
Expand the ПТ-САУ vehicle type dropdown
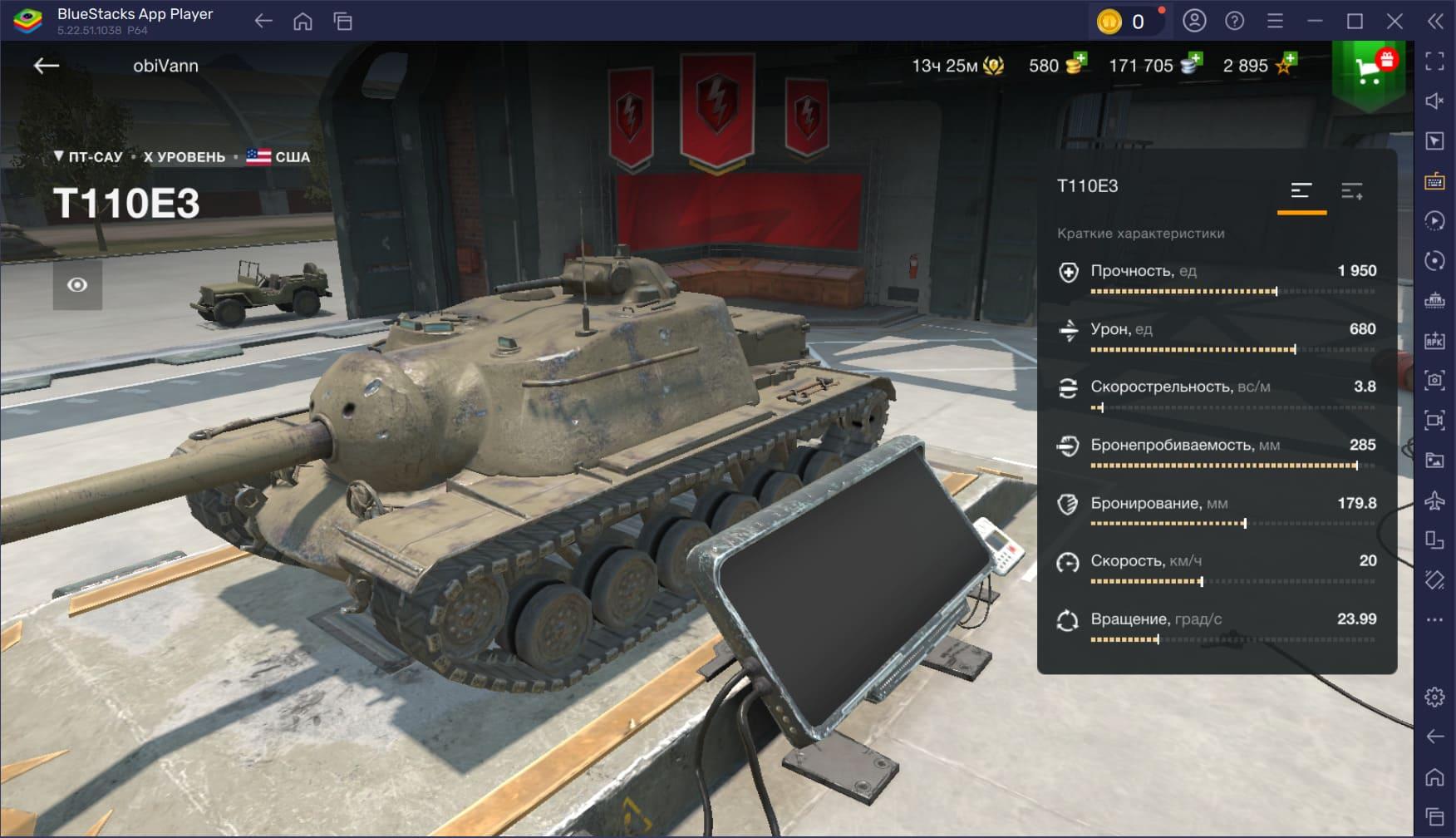(87, 156)
